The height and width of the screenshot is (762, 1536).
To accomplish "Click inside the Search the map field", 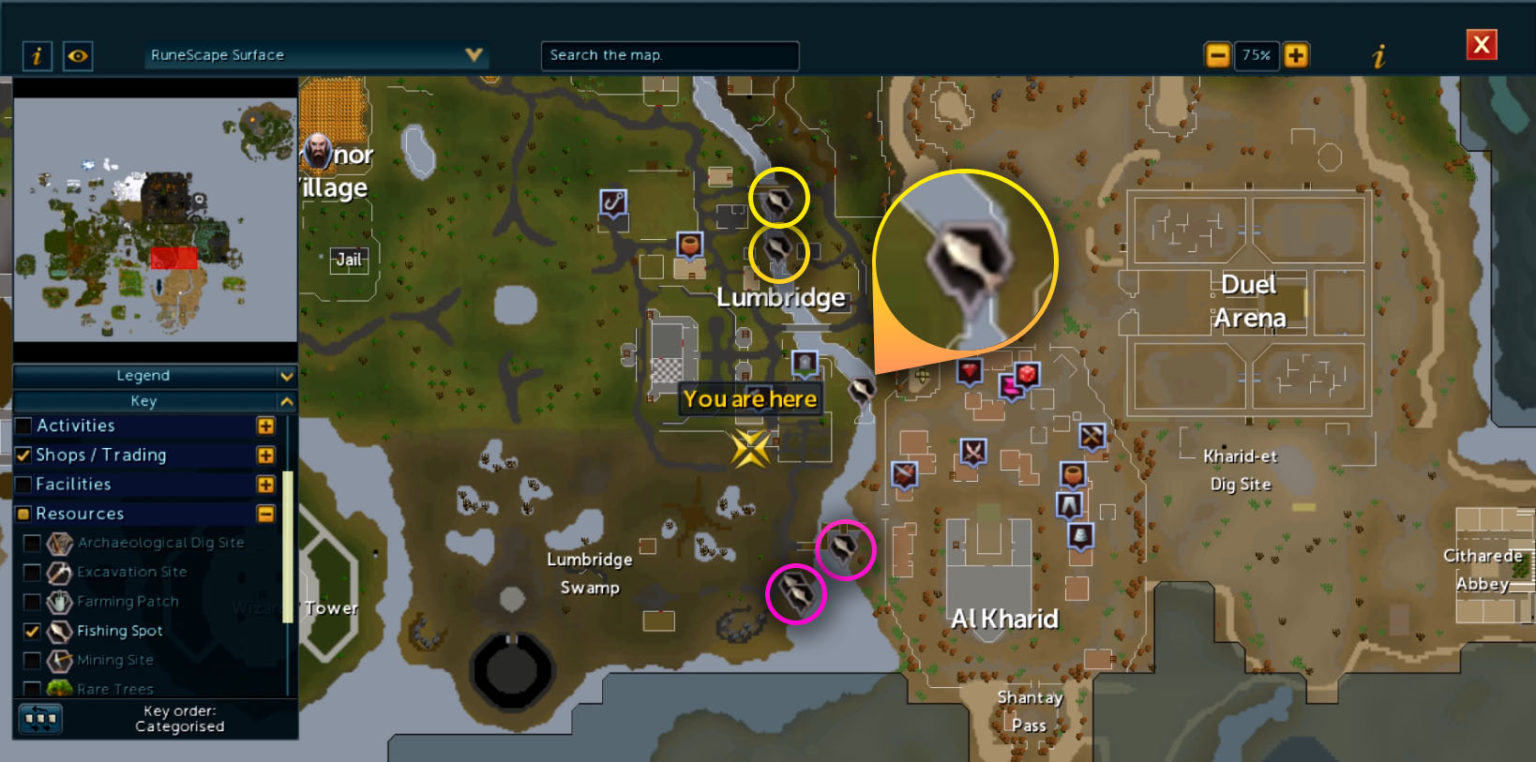I will coord(668,56).
